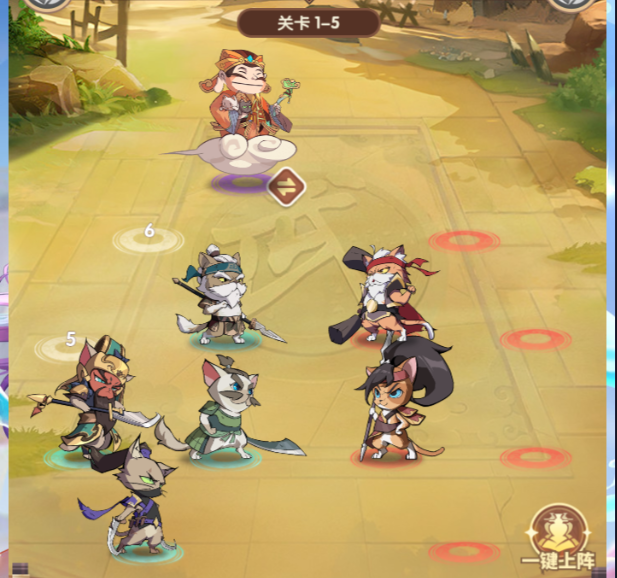Click the brown diamond swap-arrows button
Screen dimensions: 617x578
pos(286,185)
